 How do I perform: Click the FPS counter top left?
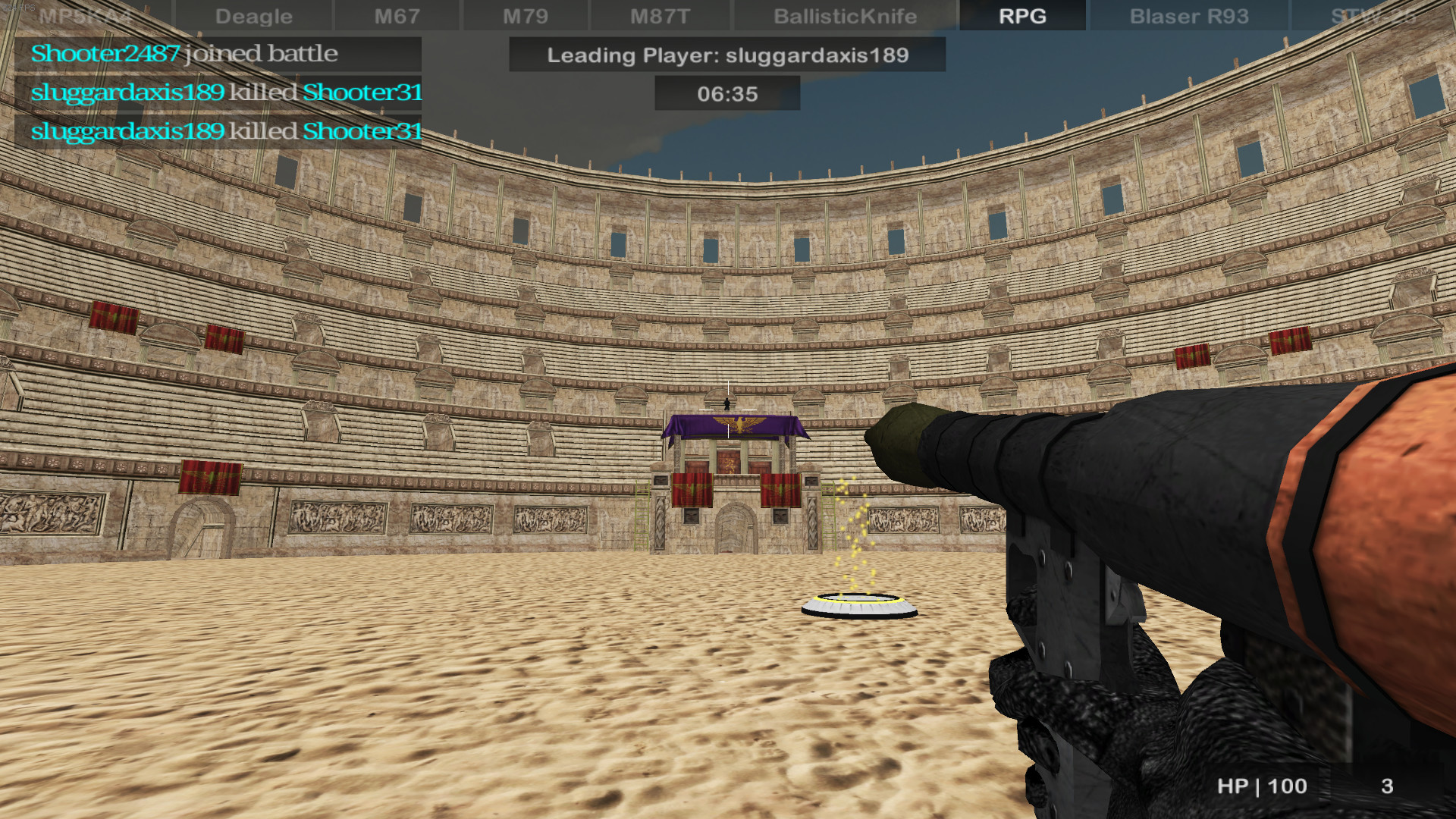[19, 6]
